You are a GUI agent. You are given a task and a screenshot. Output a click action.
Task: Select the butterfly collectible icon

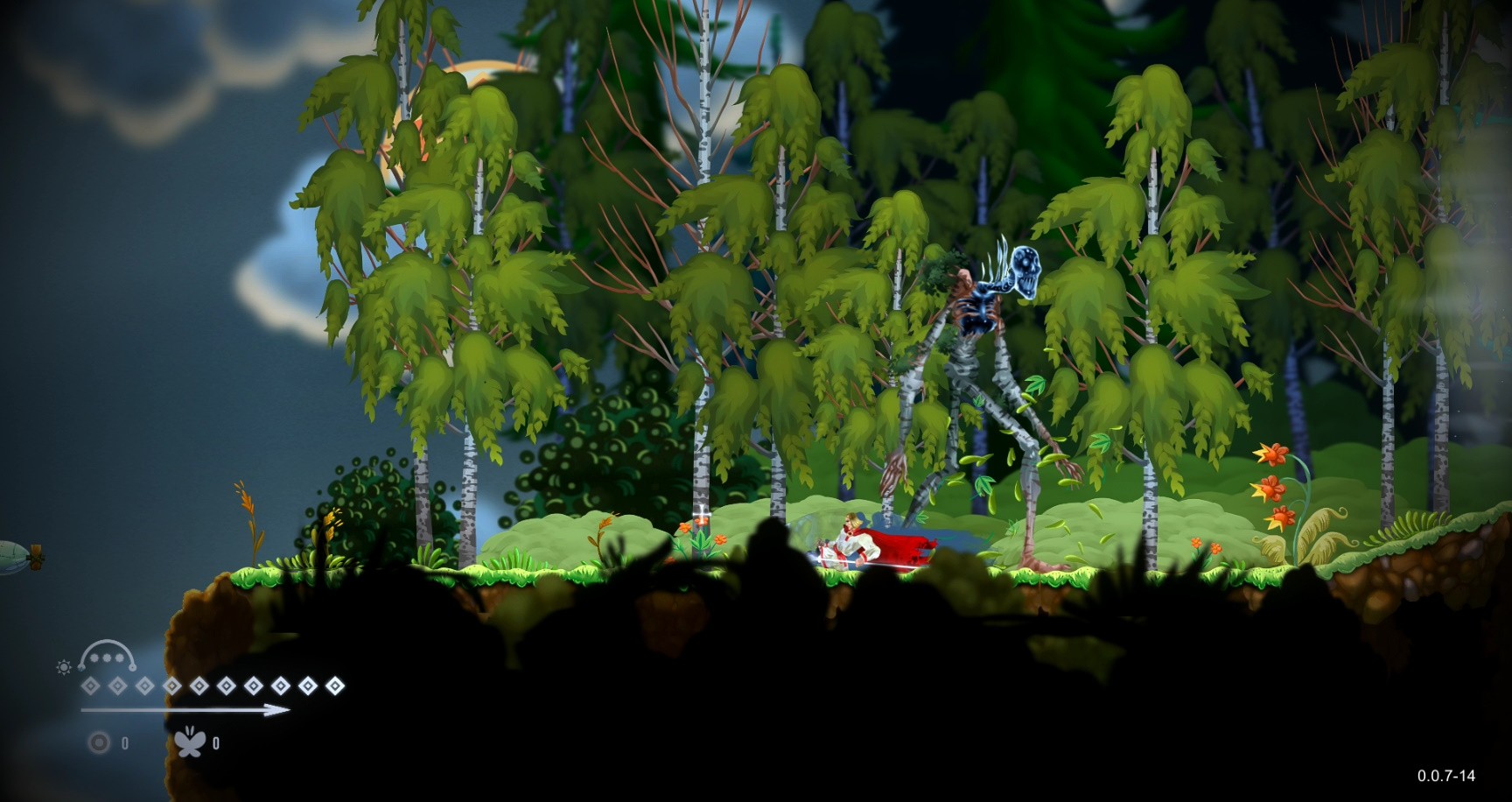coord(190,742)
